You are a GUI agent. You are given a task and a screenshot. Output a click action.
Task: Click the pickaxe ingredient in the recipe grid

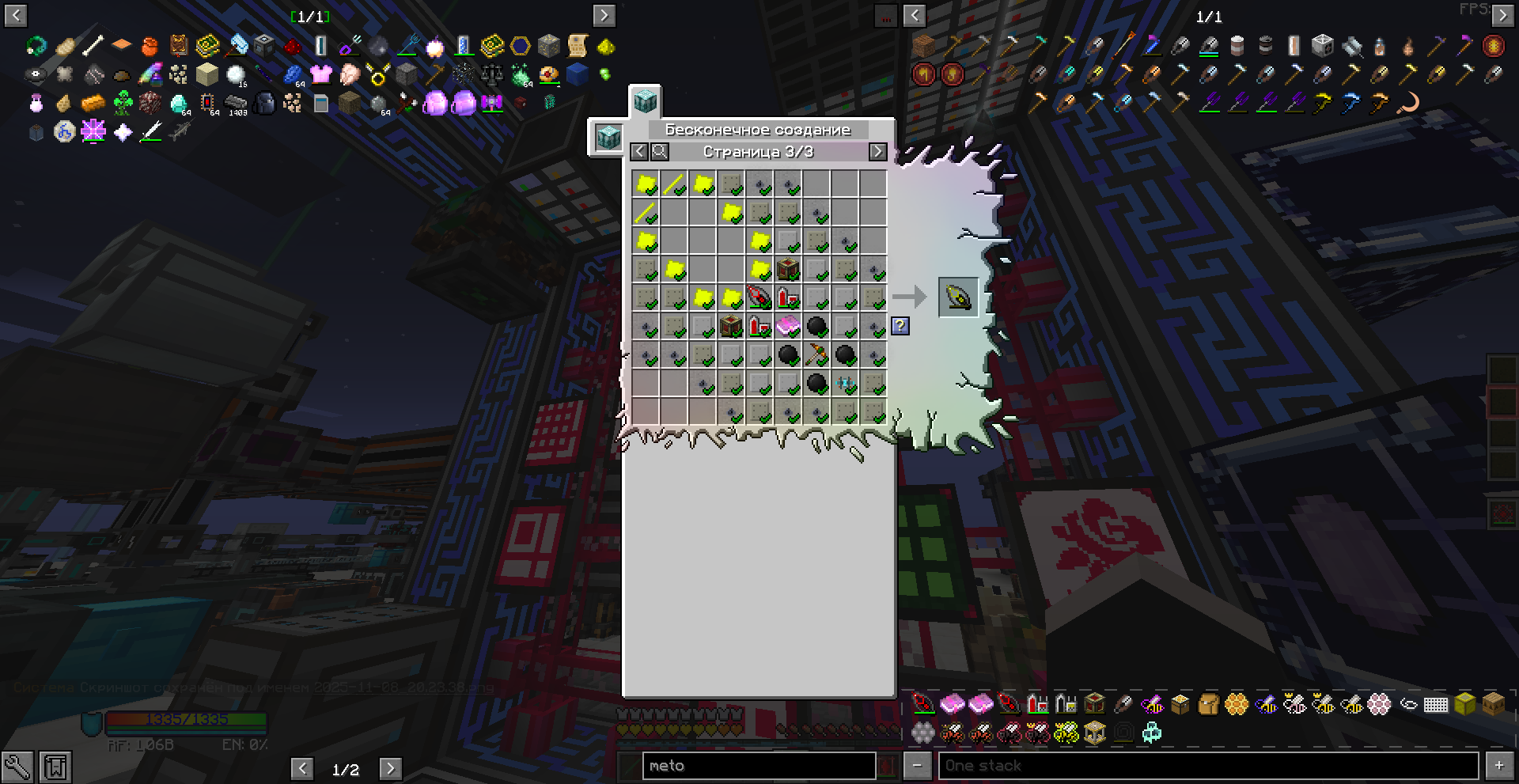click(x=816, y=355)
